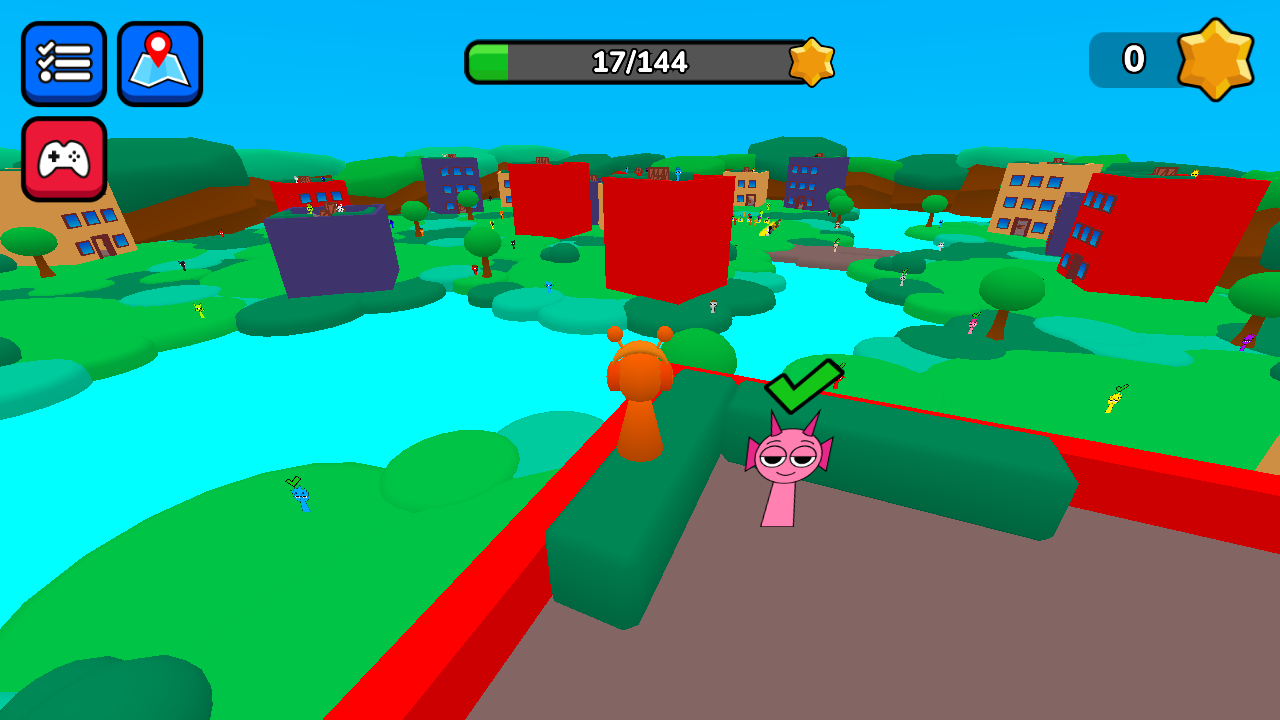Select the central red cube building
This screenshot has width=1280, height=720.
coord(665,235)
